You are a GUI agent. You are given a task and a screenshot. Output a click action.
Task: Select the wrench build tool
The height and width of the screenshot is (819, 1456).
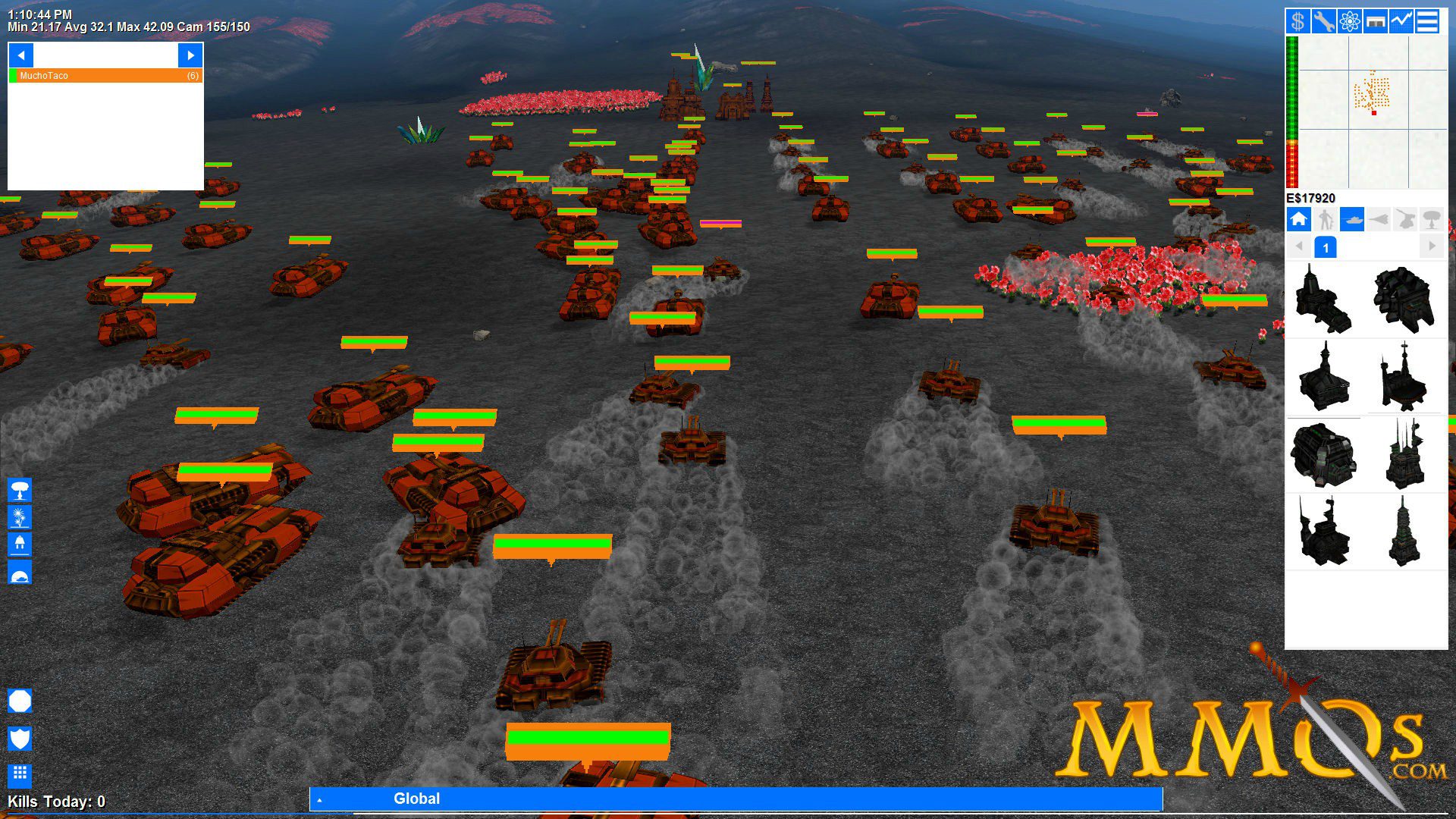coord(1325,22)
